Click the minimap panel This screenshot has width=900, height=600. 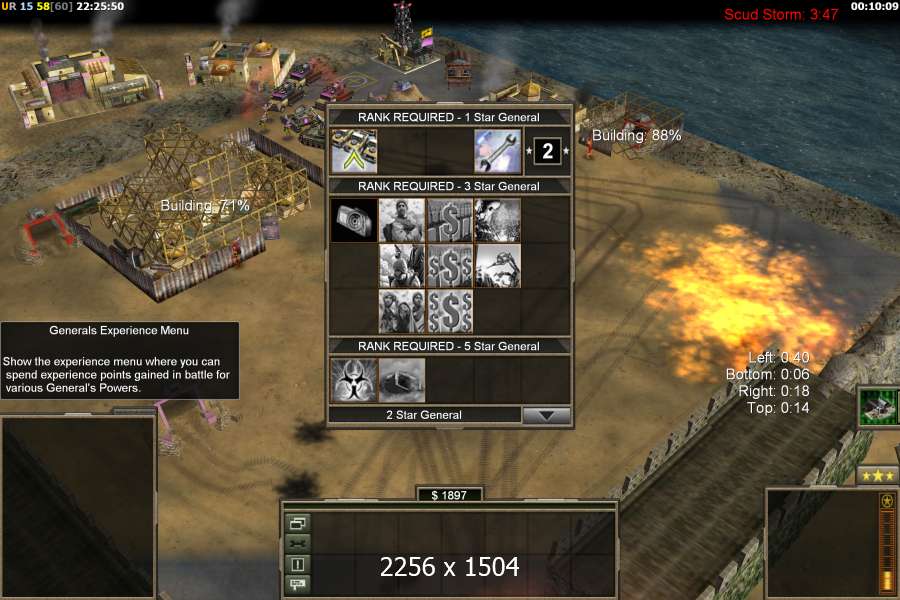click(78, 507)
